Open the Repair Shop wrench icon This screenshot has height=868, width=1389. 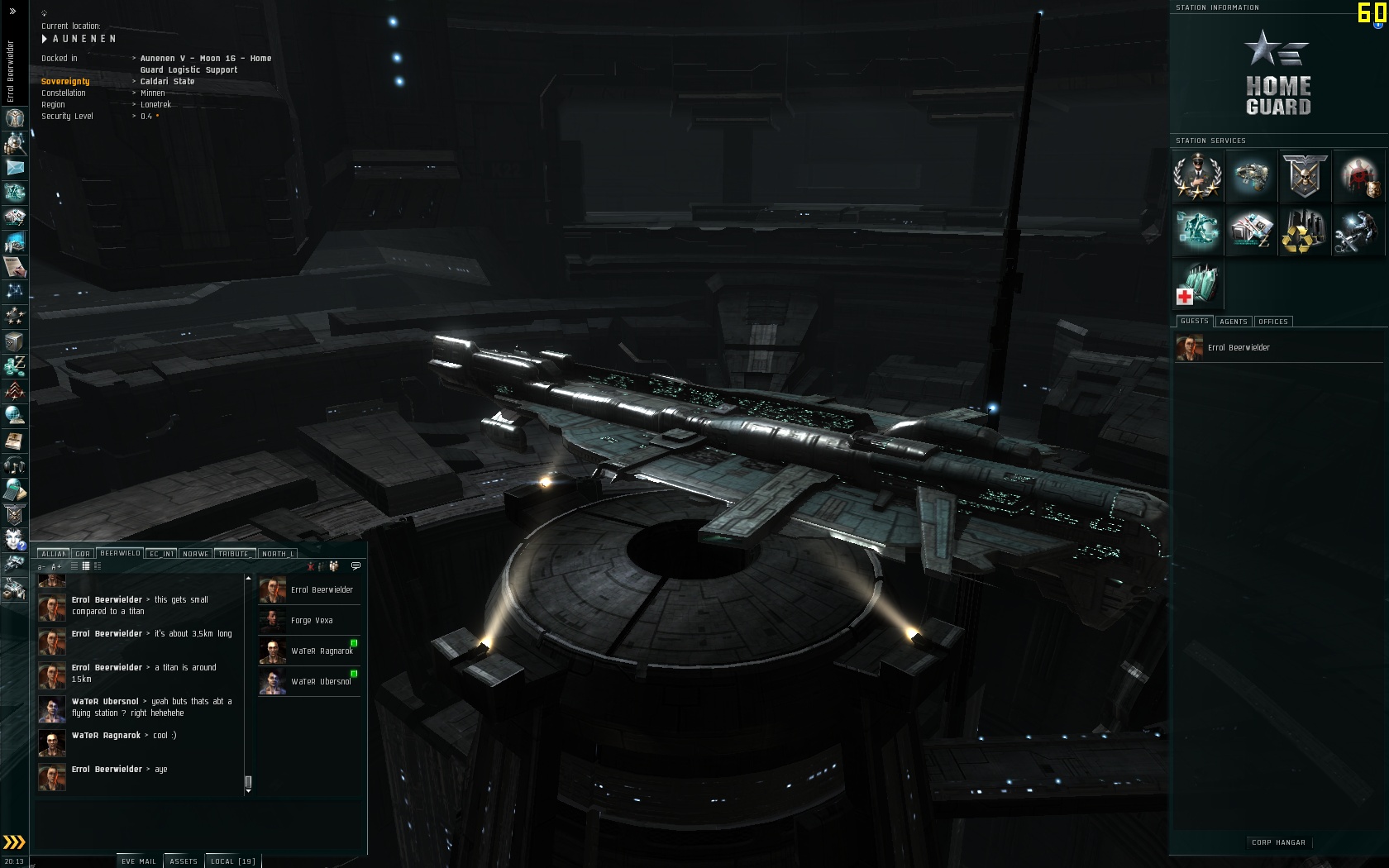click(x=1358, y=230)
